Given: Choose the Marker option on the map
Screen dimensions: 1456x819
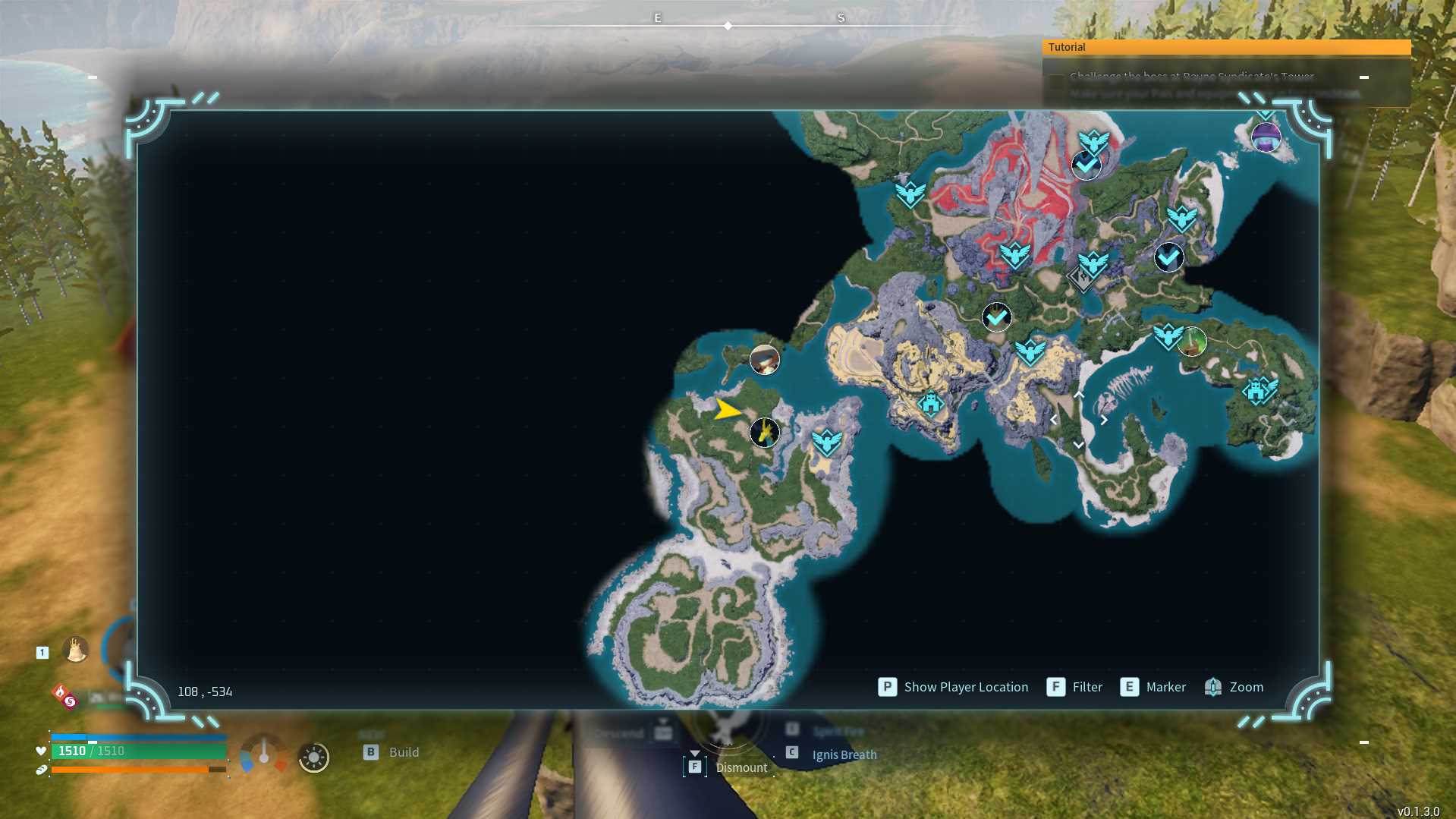Looking at the screenshot, I should (x=1153, y=687).
